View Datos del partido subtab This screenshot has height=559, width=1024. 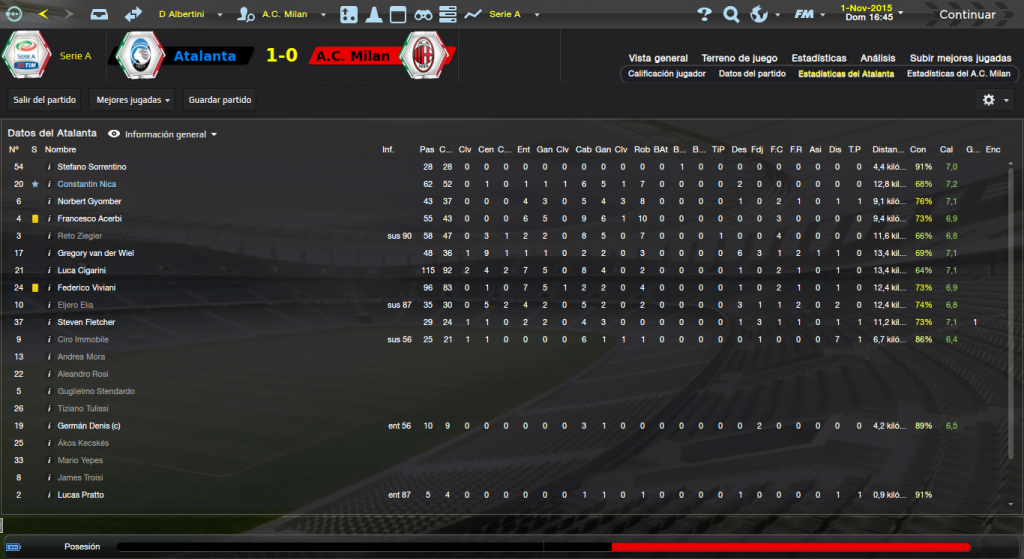coord(752,74)
